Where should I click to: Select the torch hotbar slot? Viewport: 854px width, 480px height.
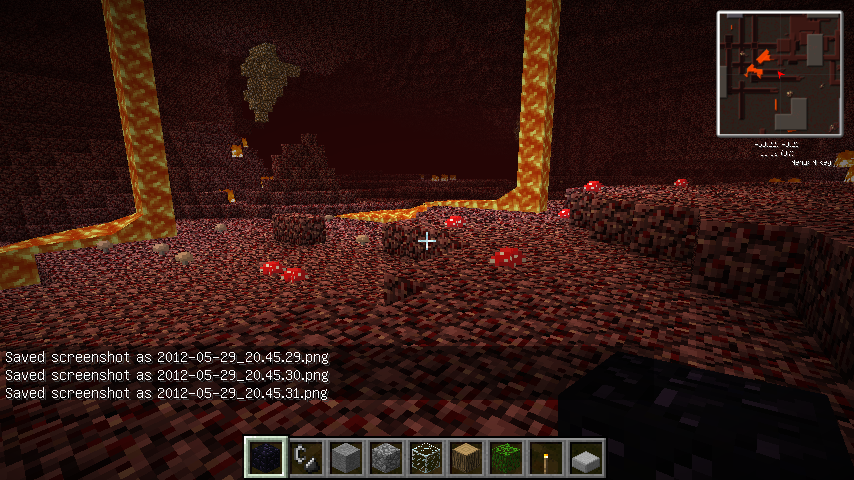pyautogui.click(x=547, y=458)
